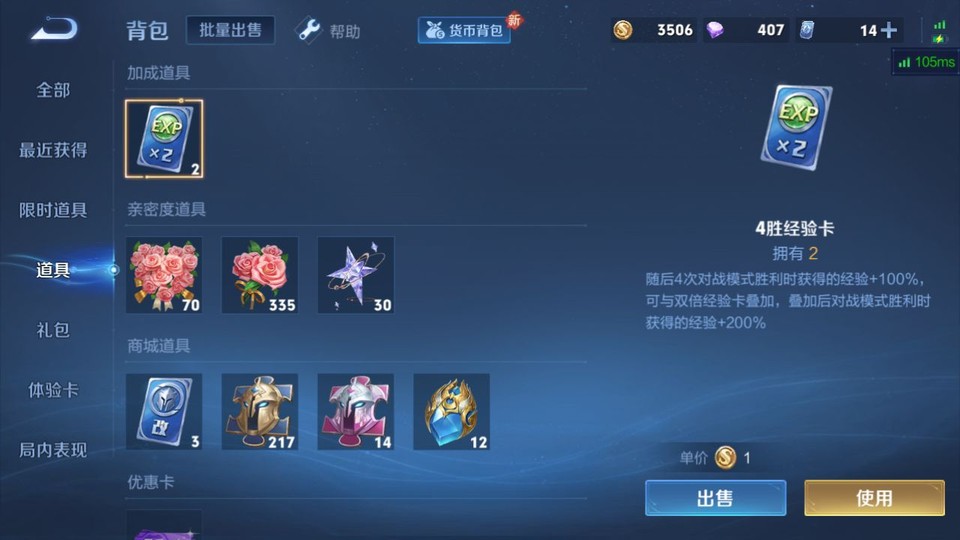Select the blue 改 rename card
Screen dimensions: 960x540
164,411
